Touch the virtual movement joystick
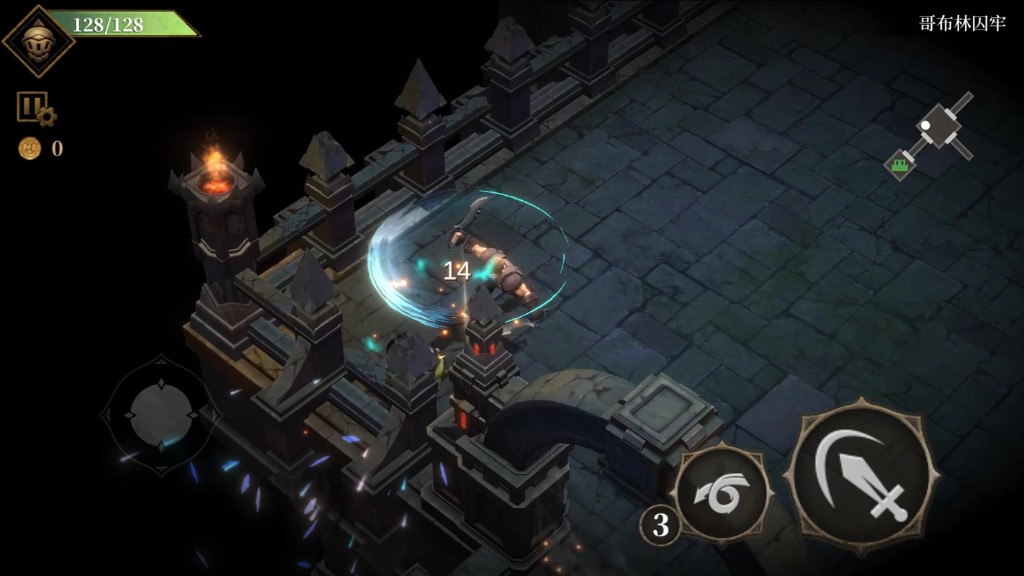Screen dimensions: 1024x576 [x=158, y=410]
